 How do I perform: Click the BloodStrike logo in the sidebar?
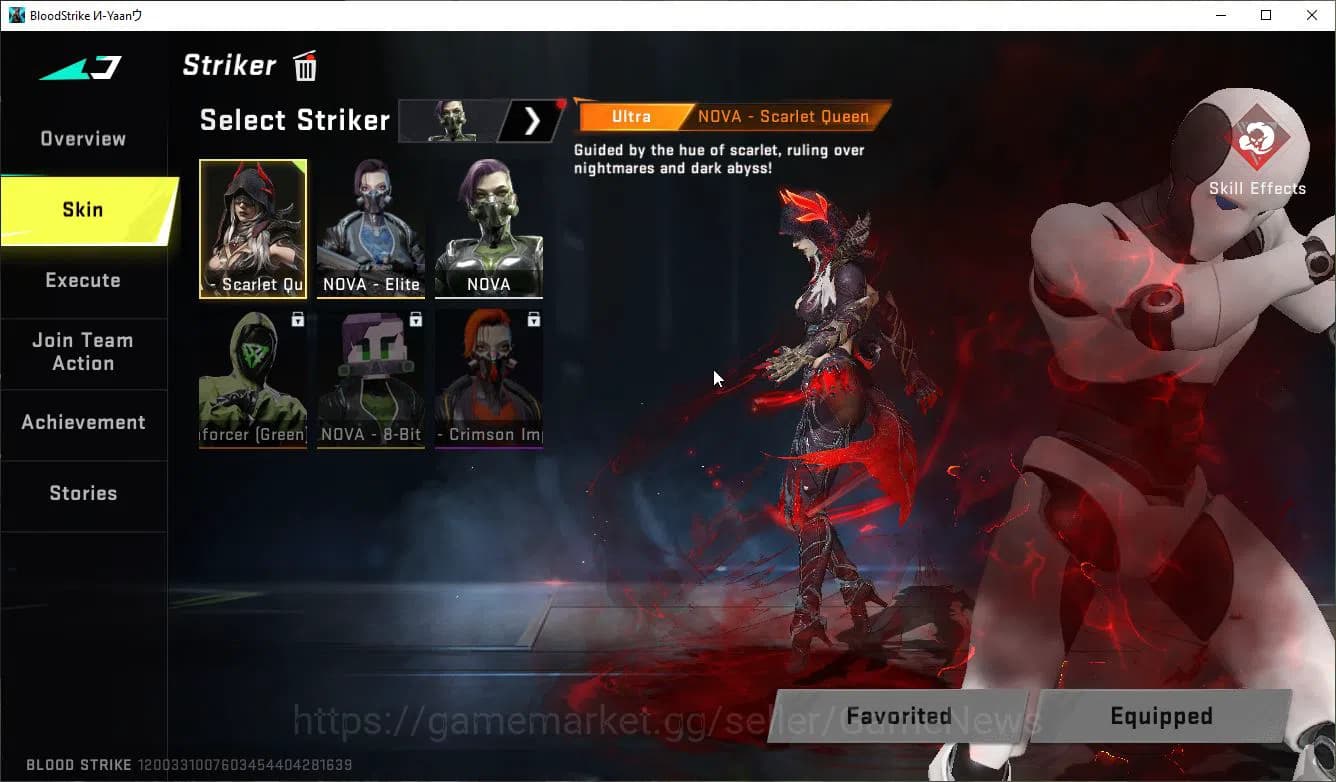click(78, 68)
